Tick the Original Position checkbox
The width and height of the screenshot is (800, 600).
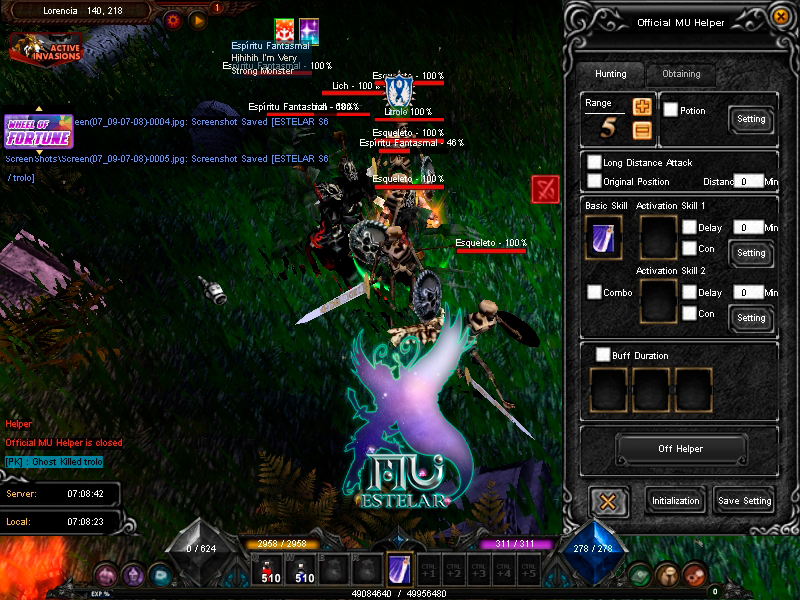595,181
